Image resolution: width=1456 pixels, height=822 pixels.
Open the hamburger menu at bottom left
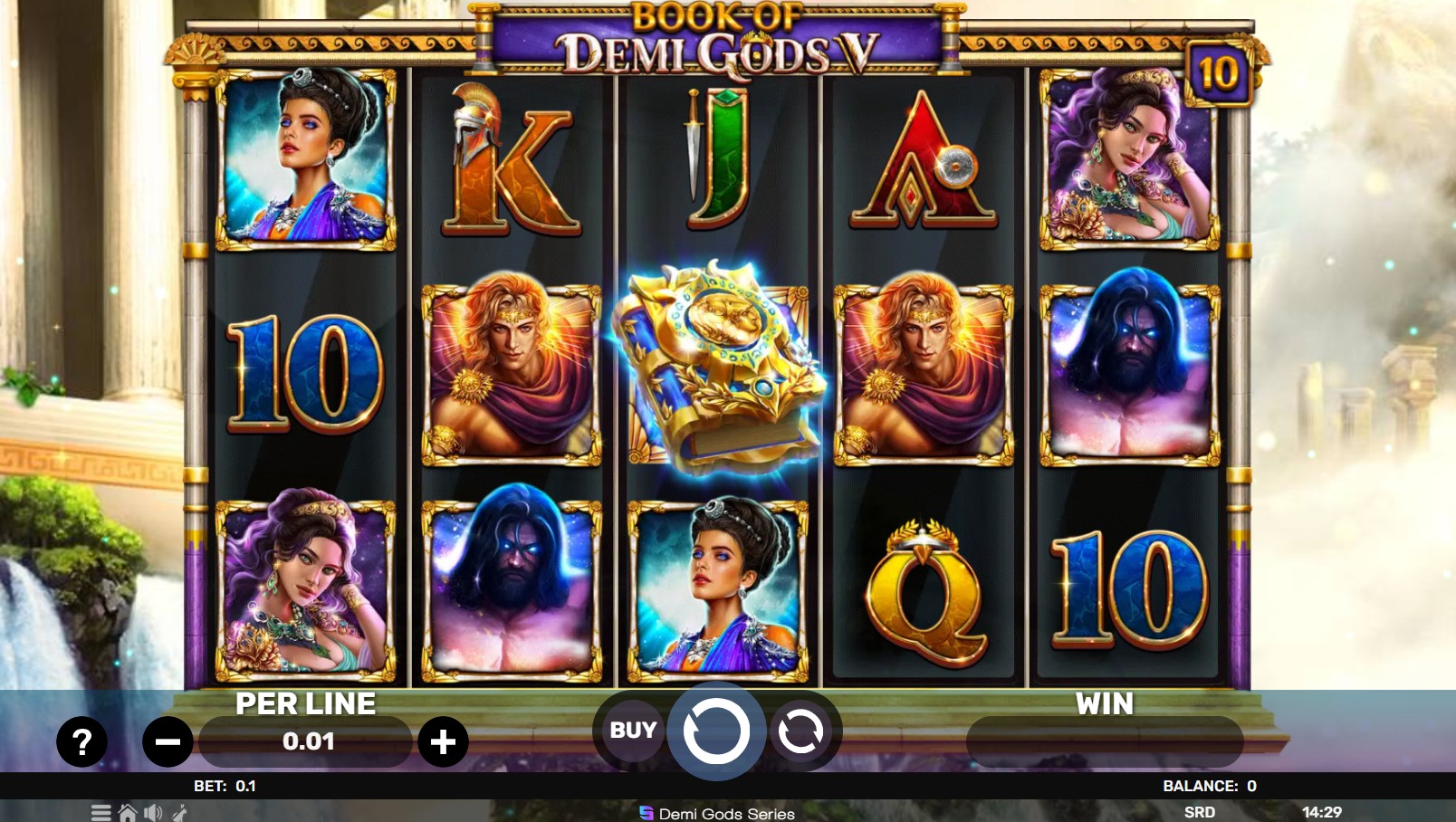pyautogui.click(x=101, y=812)
